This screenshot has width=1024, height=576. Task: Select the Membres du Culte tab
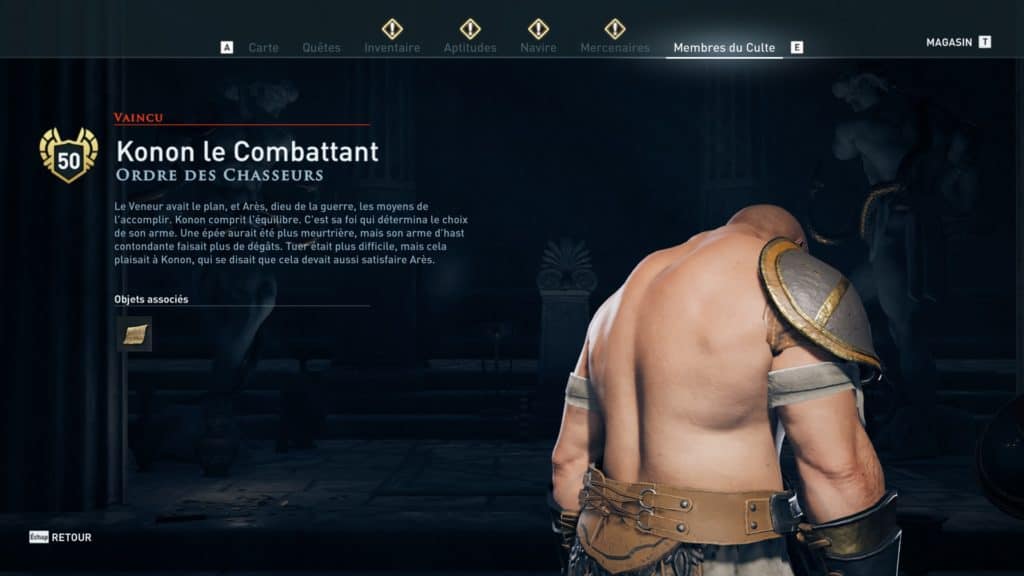[724, 47]
